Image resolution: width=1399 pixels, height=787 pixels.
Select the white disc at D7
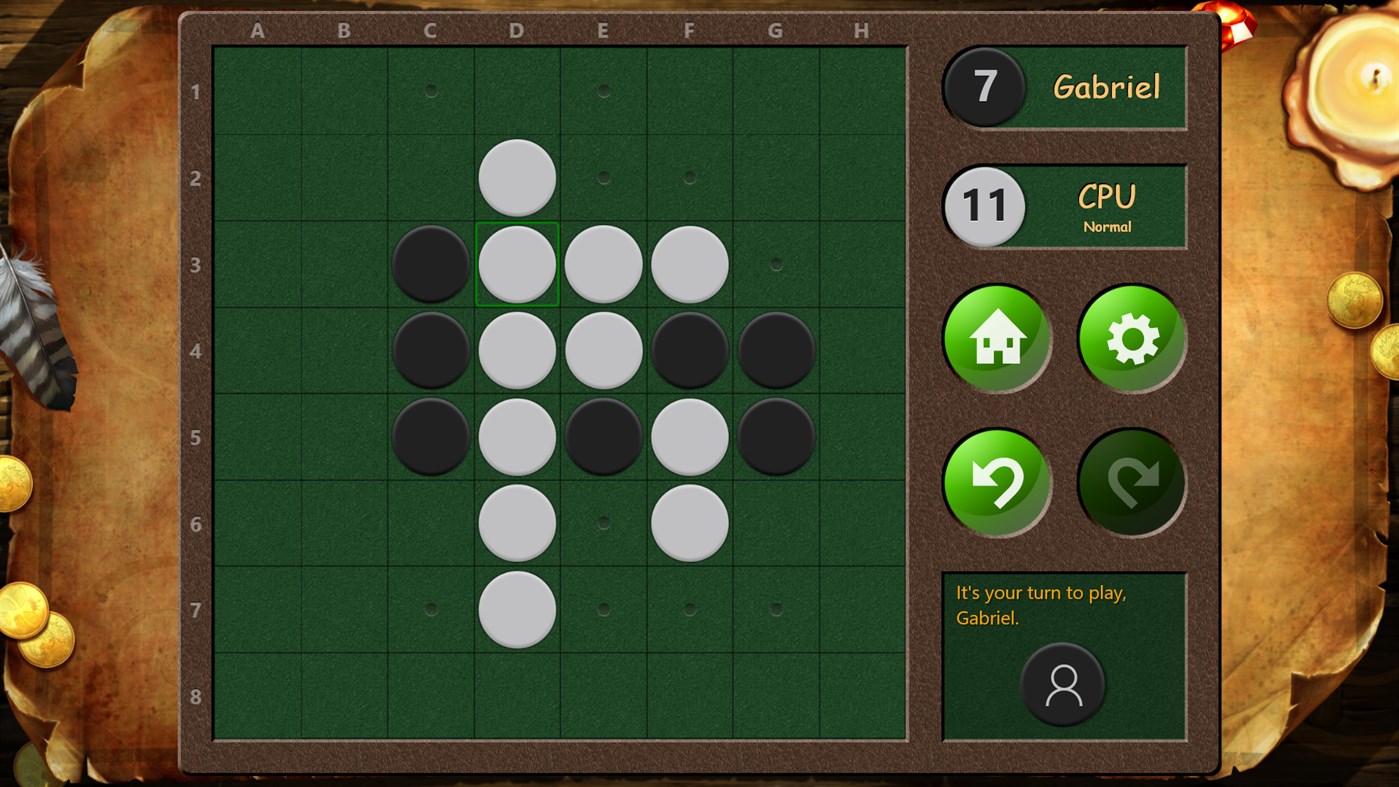point(516,607)
